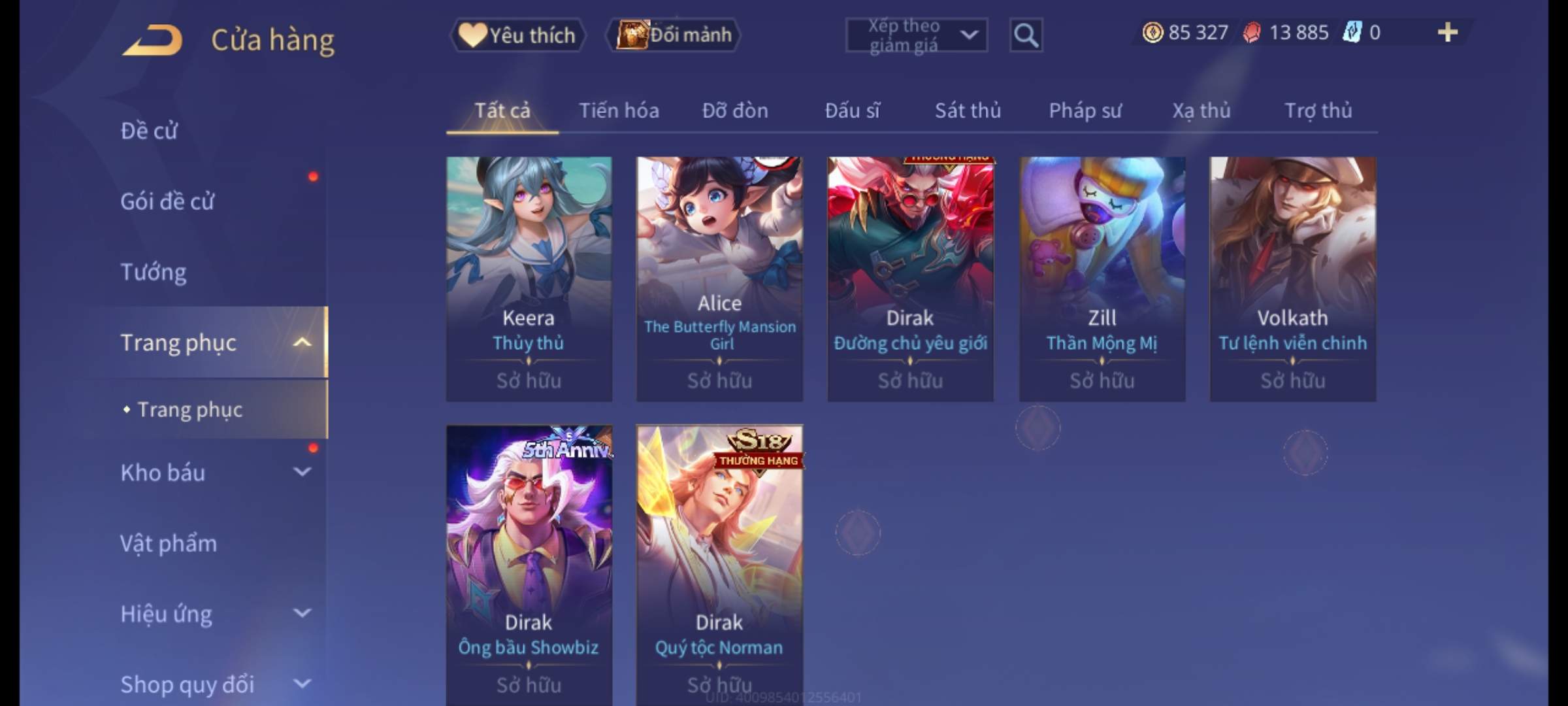Open the Đề cử menu entry
The image size is (1568, 706).
[149, 131]
